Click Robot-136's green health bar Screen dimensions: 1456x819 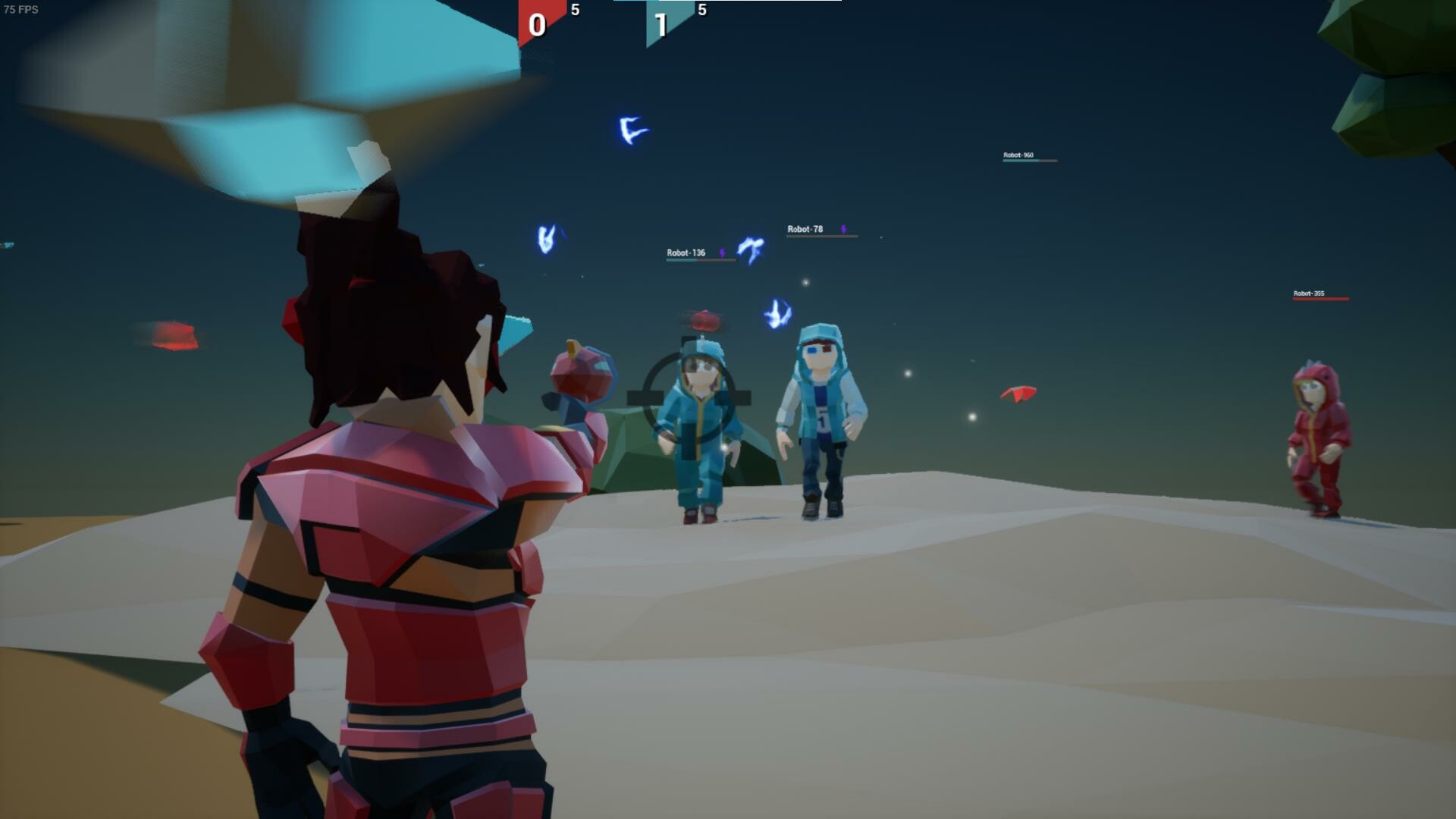[682, 260]
